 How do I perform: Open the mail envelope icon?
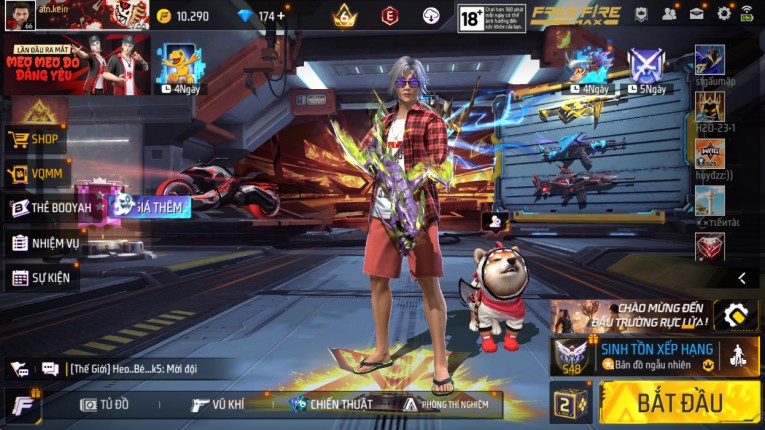696,14
